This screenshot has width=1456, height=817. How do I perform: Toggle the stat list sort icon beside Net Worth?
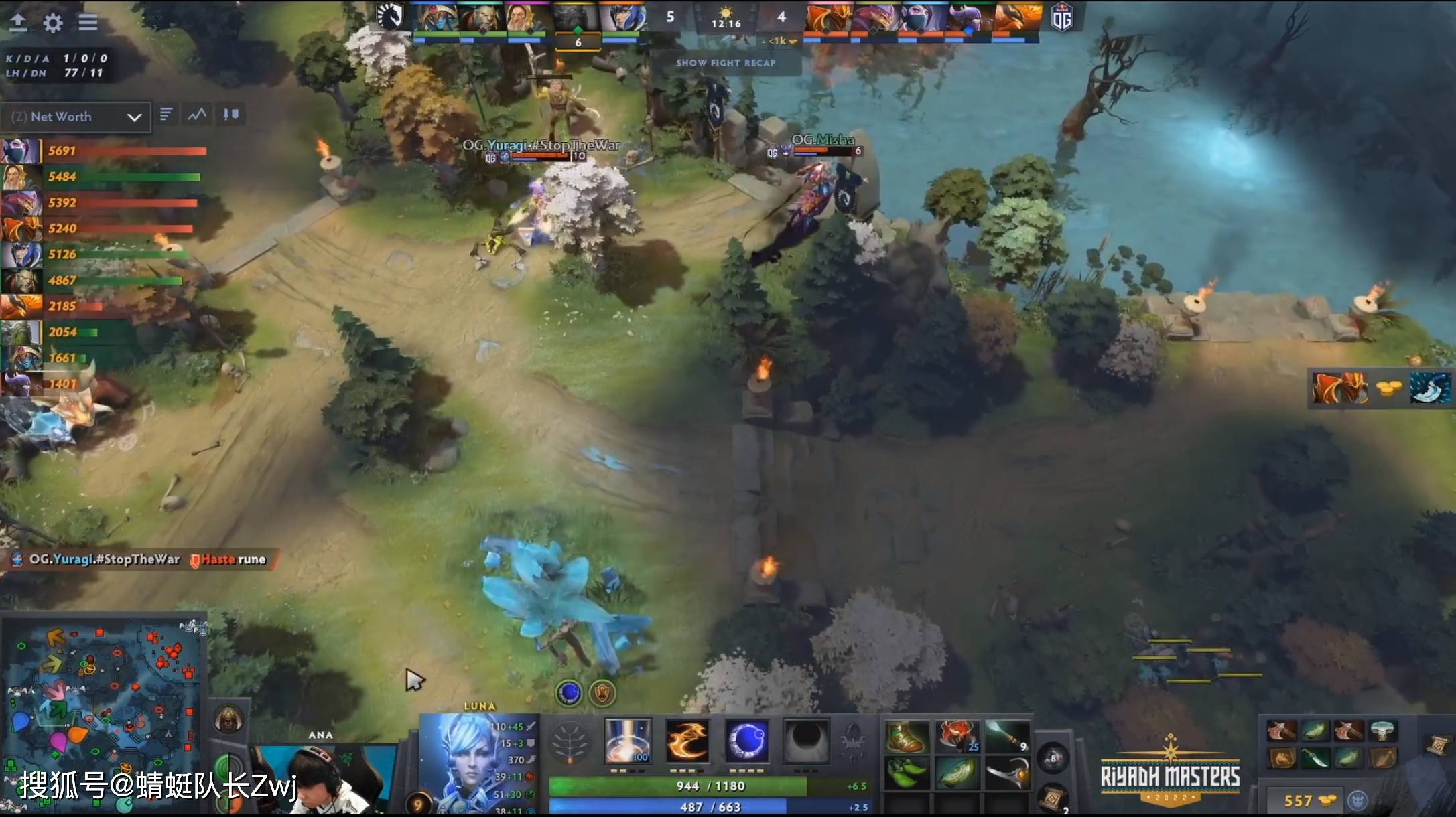click(166, 114)
